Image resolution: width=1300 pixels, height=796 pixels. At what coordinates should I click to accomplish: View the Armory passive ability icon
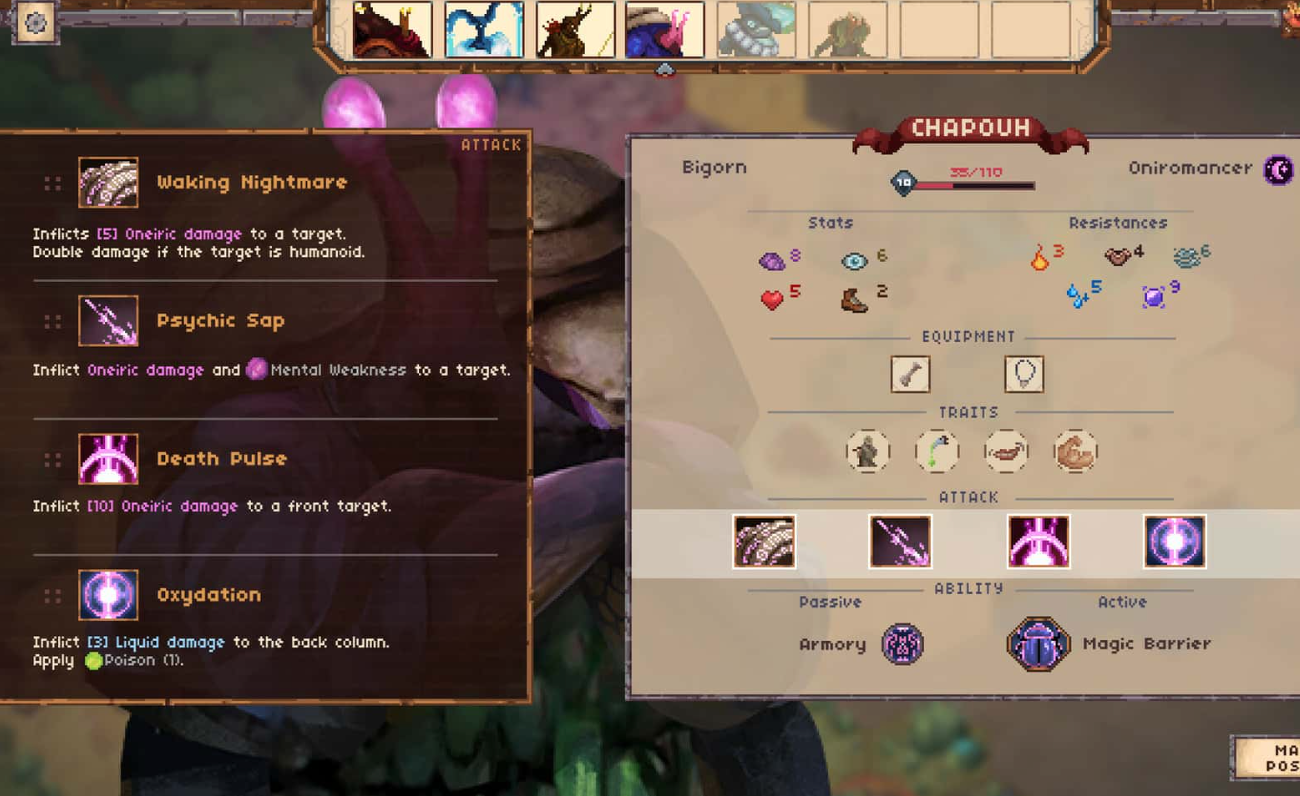point(902,644)
